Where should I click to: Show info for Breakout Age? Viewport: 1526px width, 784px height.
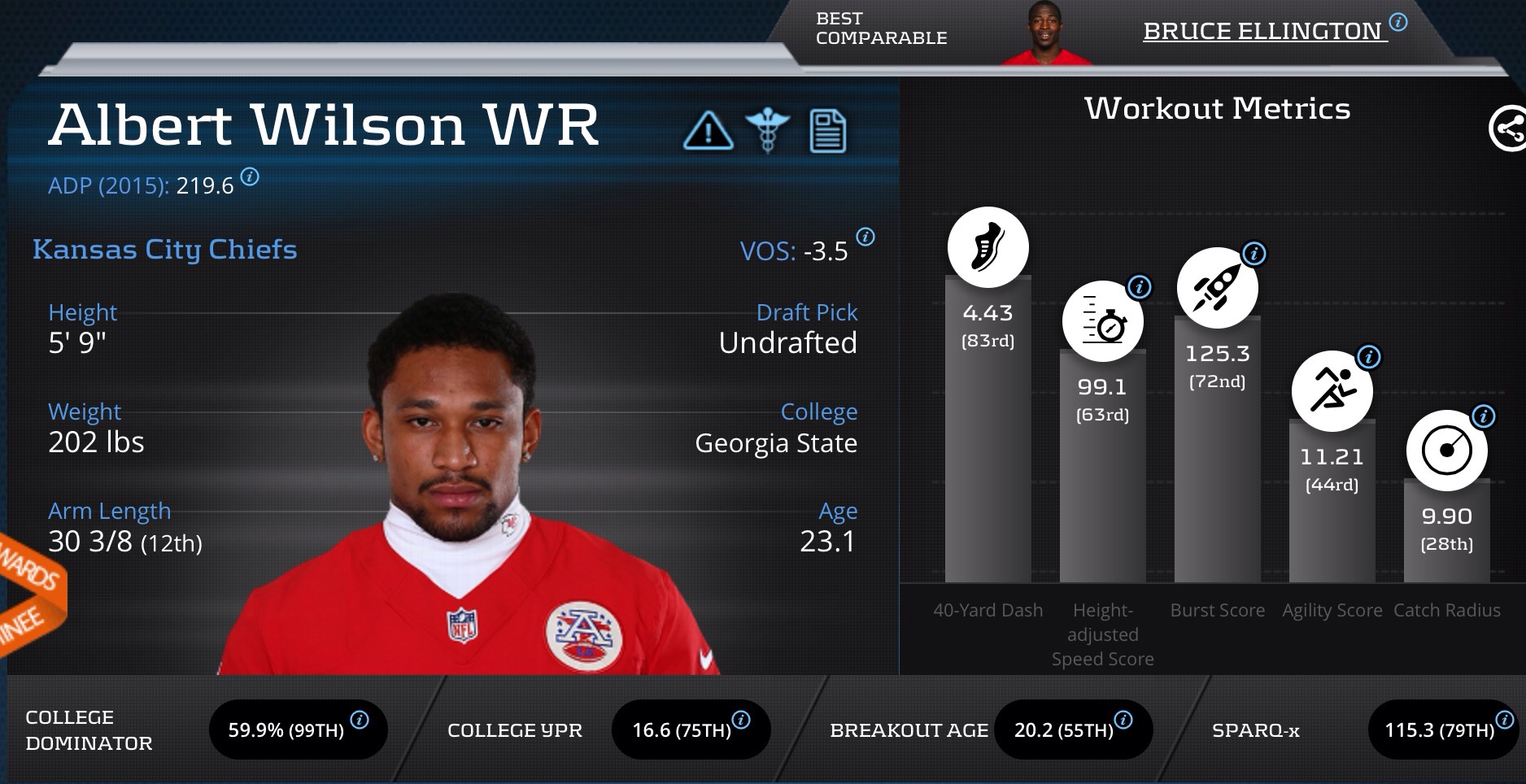tap(1123, 720)
